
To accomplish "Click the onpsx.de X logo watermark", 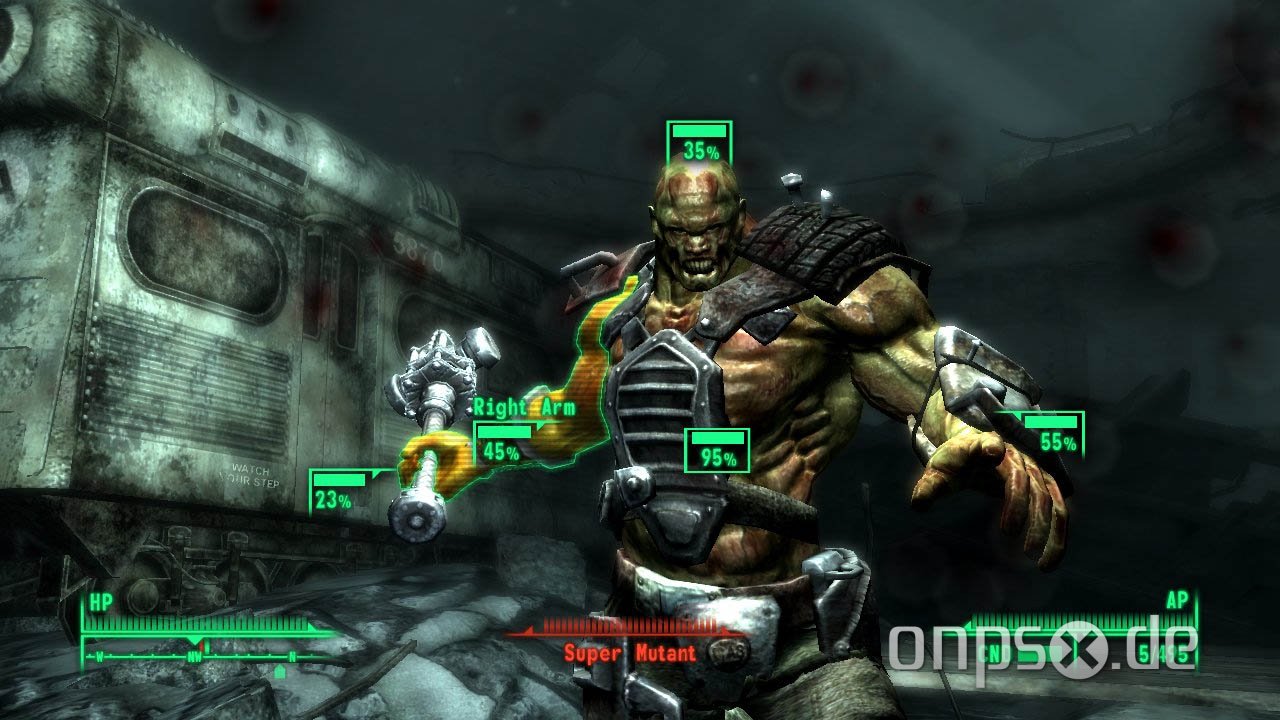I will tap(1080, 648).
